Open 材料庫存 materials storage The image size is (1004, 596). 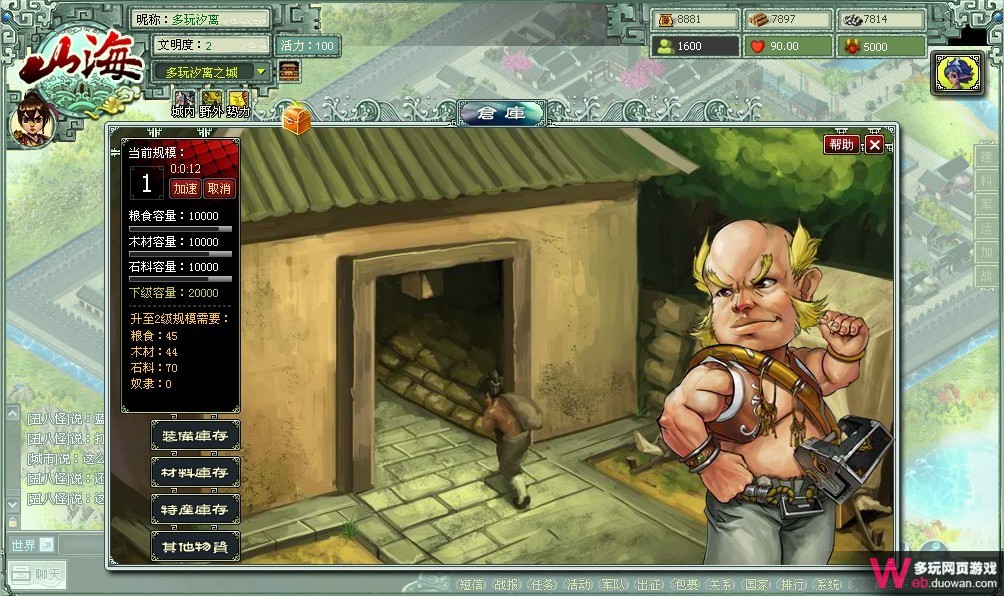(196, 472)
